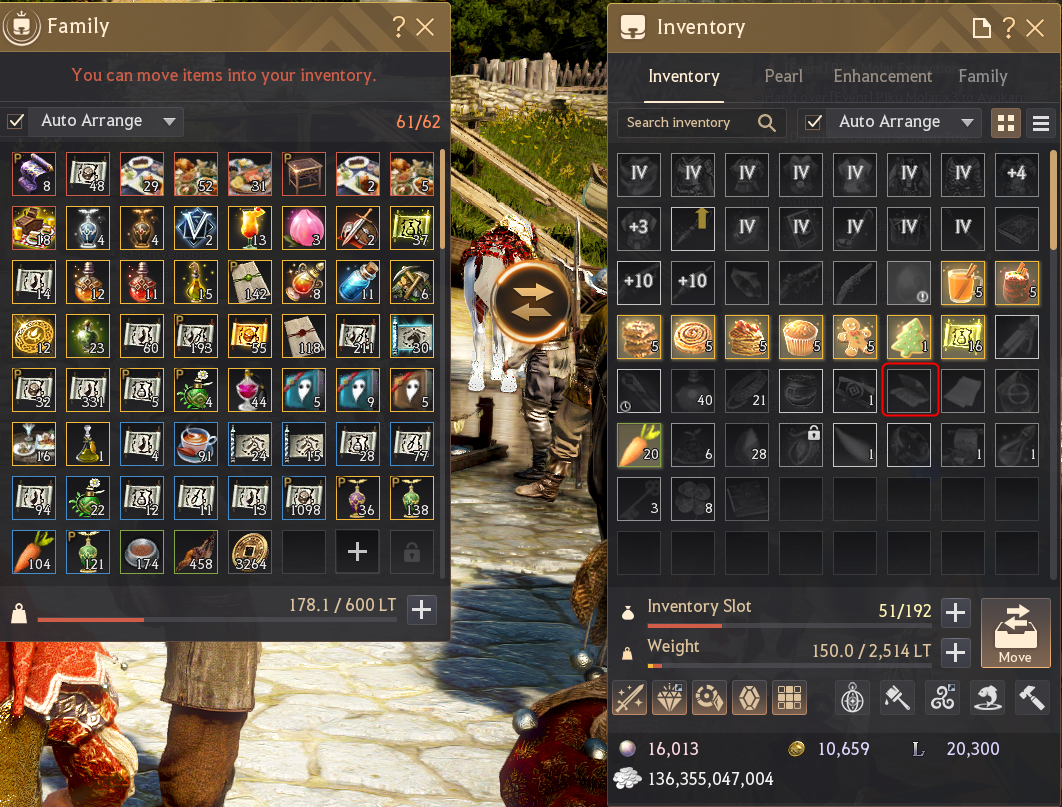The width and height of the screenshot is (1062, 807).
Task: Click the Move button
Action: [1014, 632]
